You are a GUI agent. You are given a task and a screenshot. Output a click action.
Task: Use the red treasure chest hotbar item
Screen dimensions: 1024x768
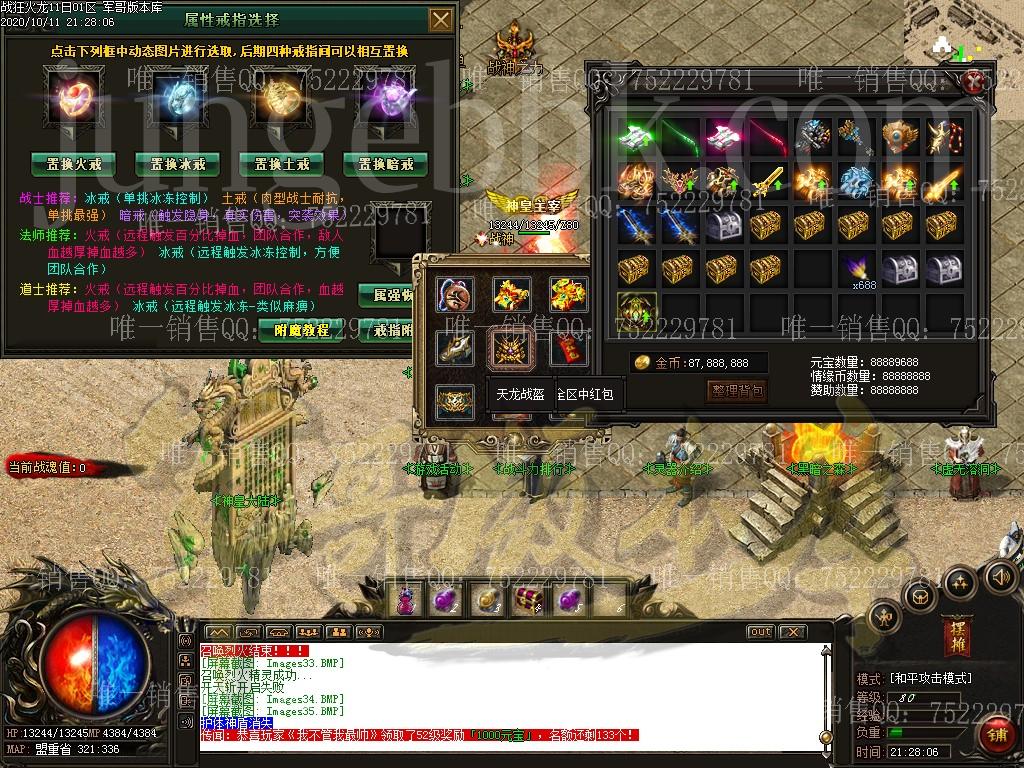pyautogui.click(x=527, y=599)
